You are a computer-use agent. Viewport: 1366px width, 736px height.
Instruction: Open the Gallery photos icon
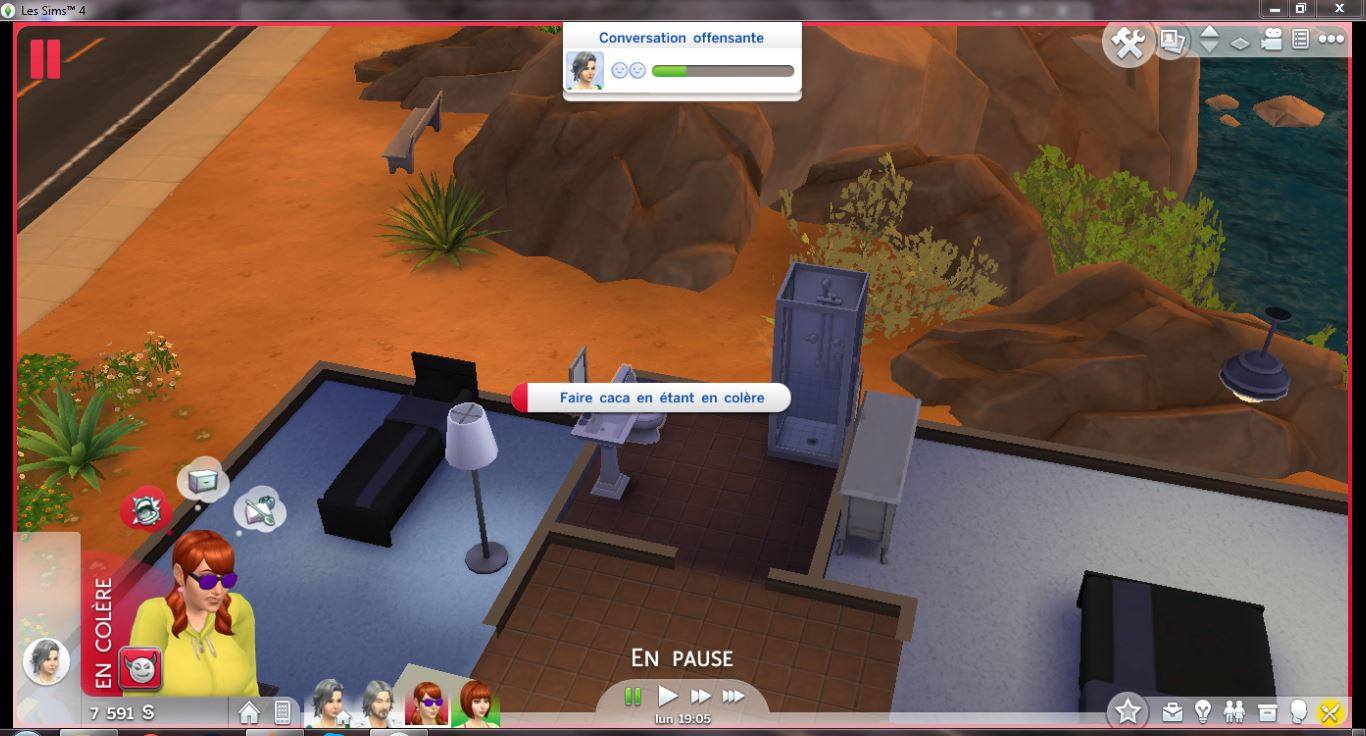pyautogui.click(x=1173, y=41)
